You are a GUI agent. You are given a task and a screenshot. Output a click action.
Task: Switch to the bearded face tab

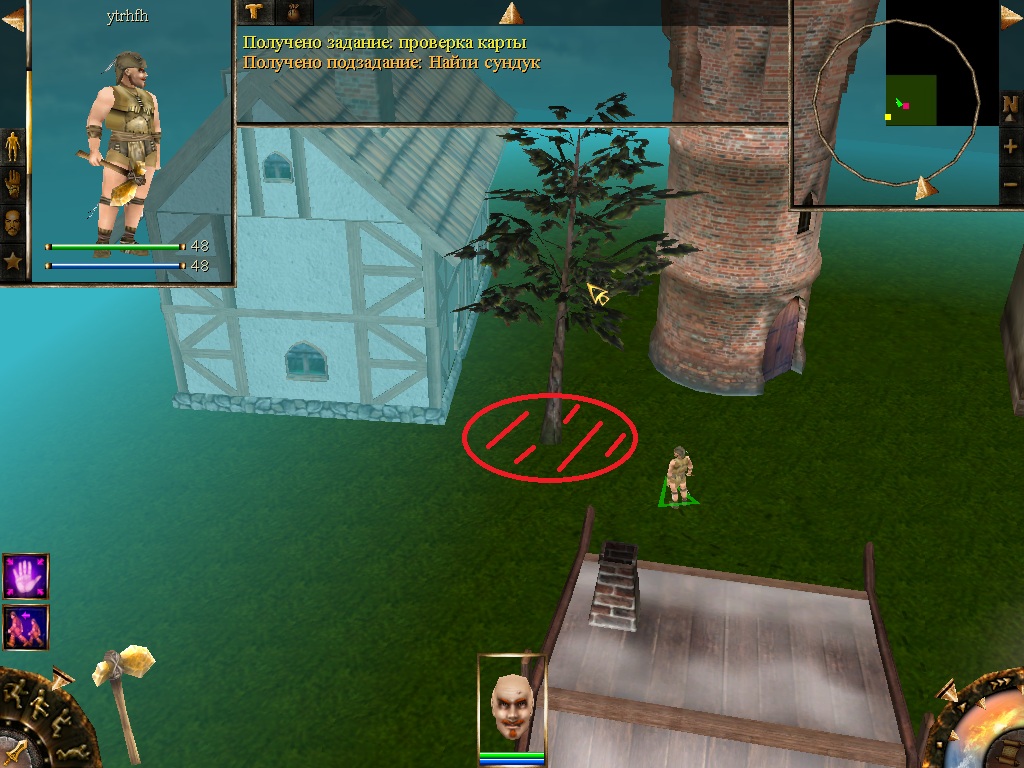click(x=13, y=222)
